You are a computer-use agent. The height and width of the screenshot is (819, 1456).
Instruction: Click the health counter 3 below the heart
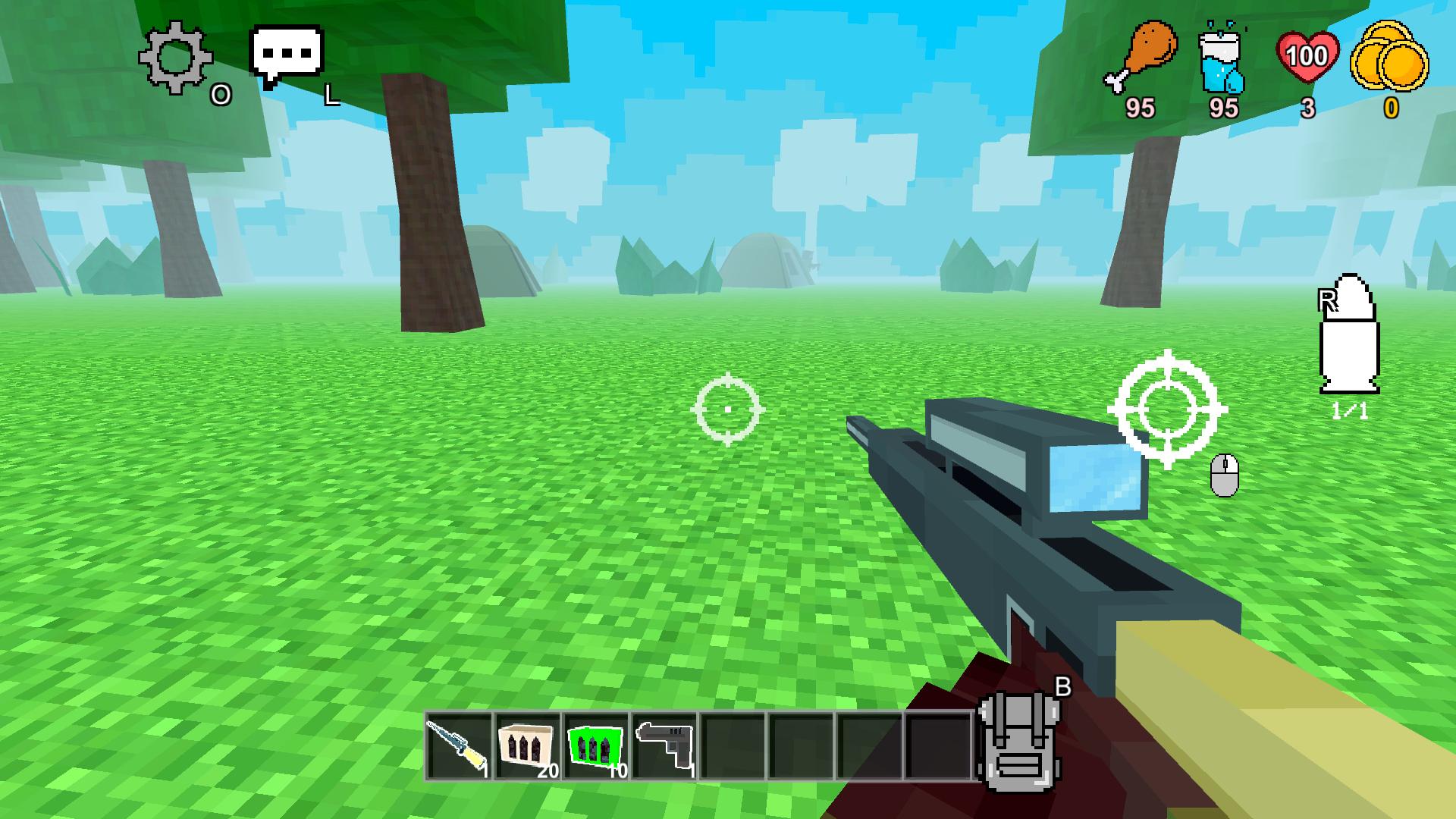pos(1307,106)
